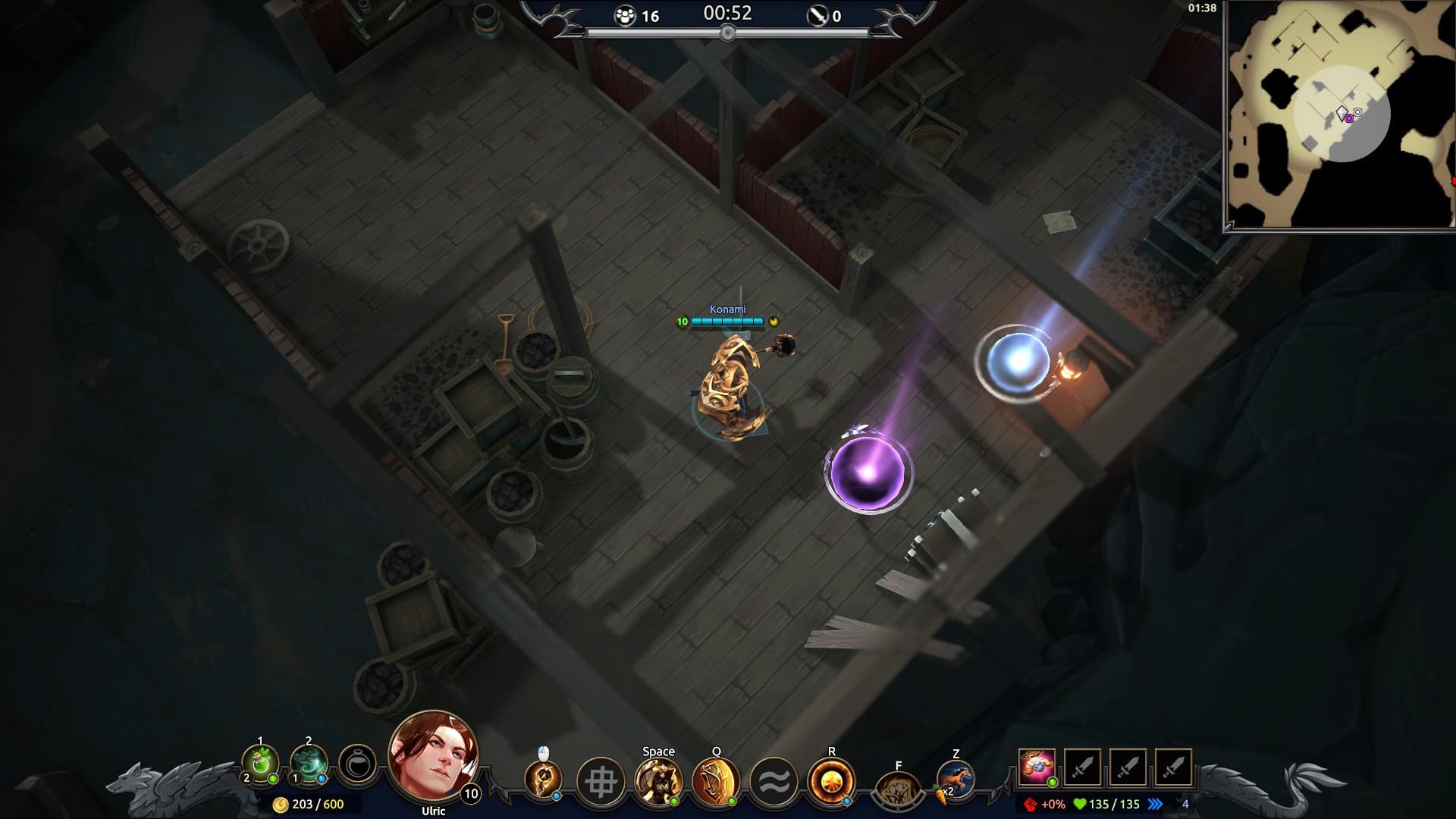
Task: Click the match timer reading 00:52
Action: (x=727, y=13)
